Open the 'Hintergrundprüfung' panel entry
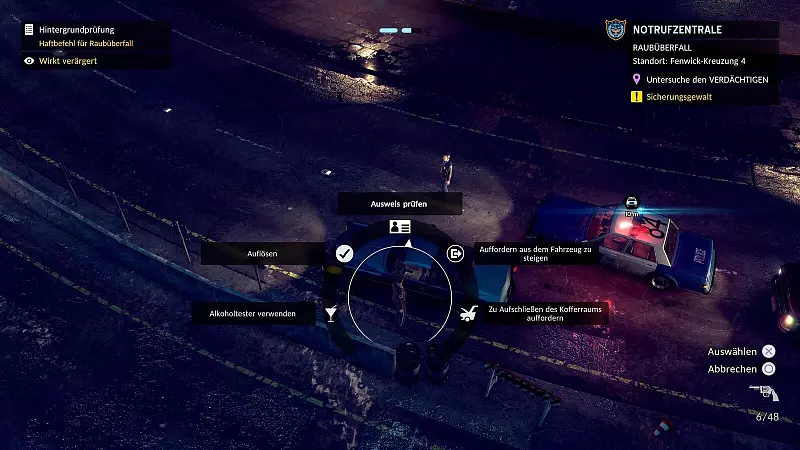 77,31
